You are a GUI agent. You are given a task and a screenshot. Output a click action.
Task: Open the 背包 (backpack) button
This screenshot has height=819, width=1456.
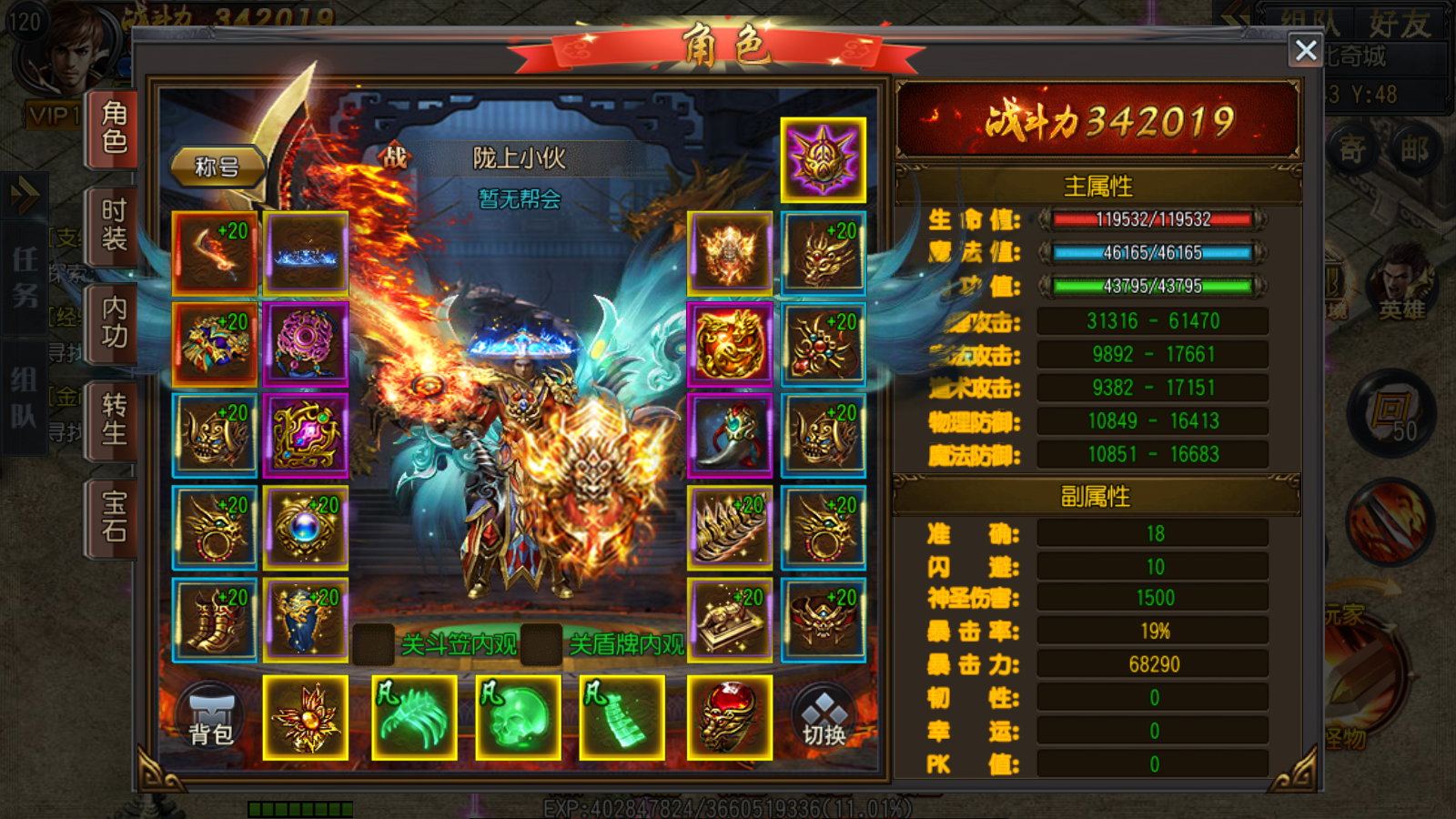[211, 718]
